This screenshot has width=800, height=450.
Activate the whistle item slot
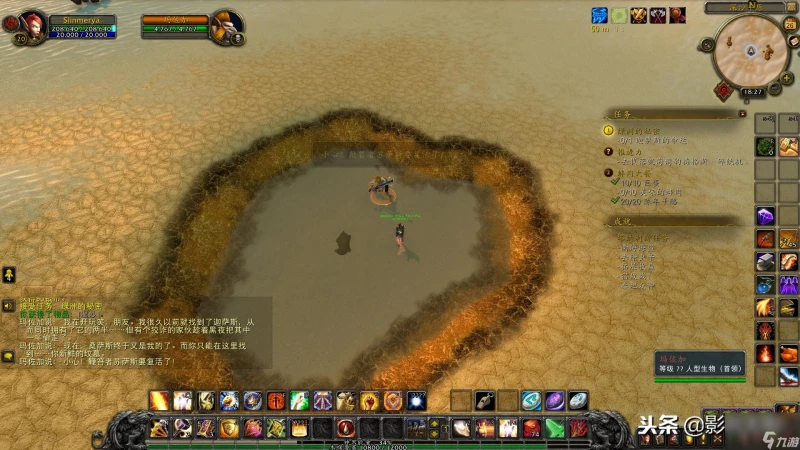pyautogui.click(x=485, y=401)
